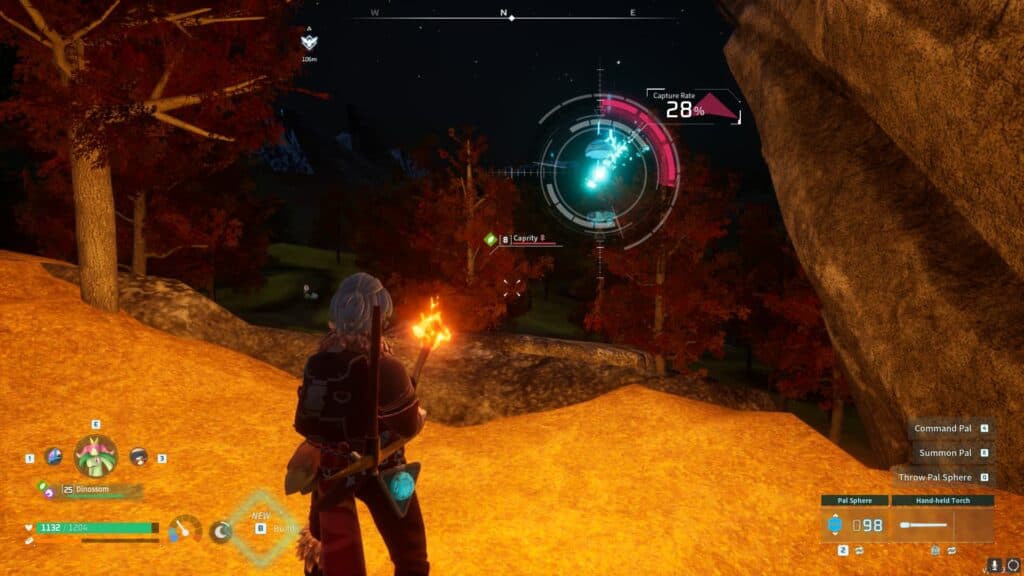Image resolution: width=1024 pixels, height=576 pixels.
Task: Click the Command Pal action
Action: tap(943, 428)
